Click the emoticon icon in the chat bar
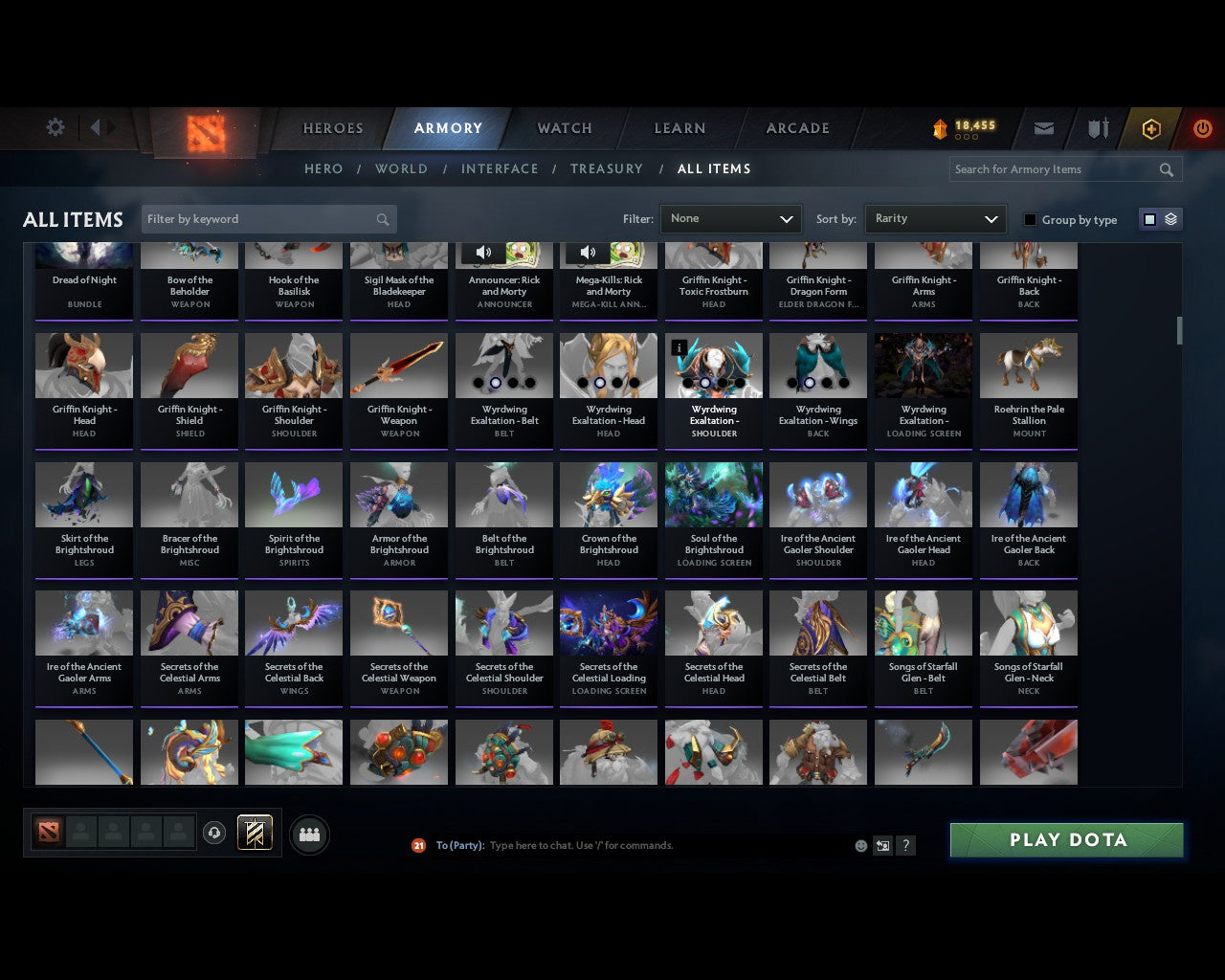1225x980 pixels. tap(860, 846)
